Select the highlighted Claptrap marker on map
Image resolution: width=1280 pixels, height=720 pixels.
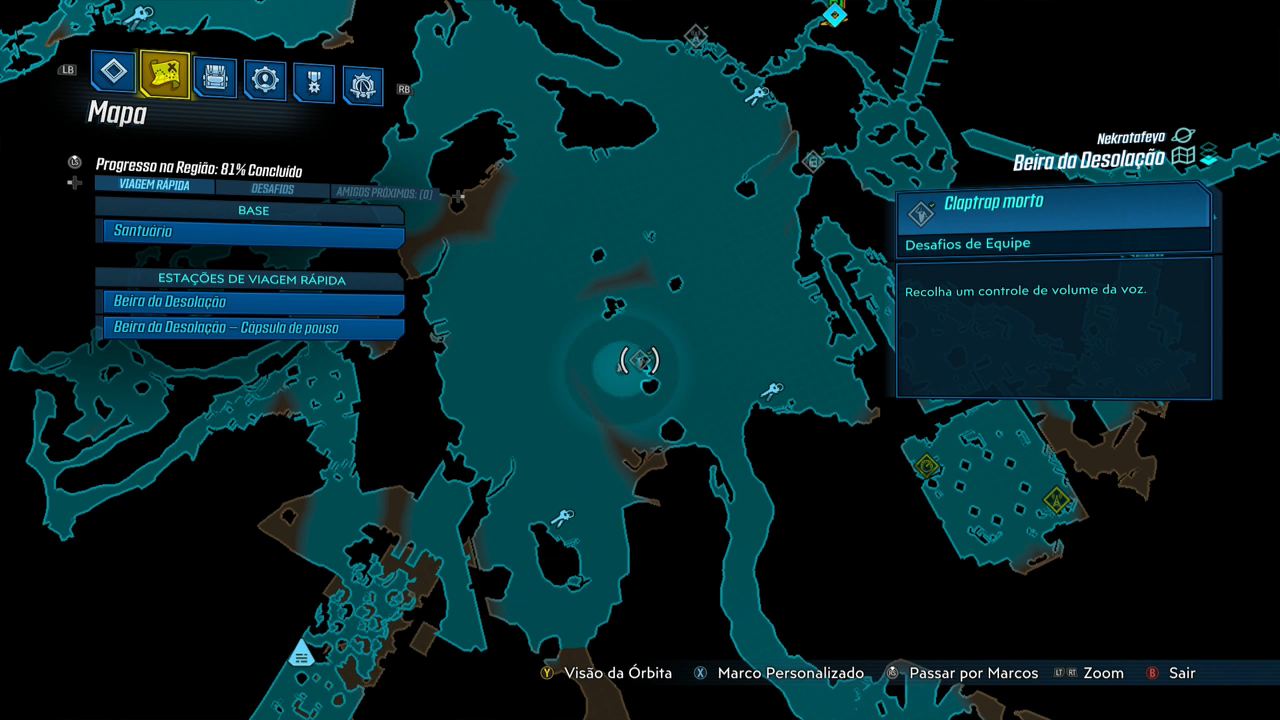click(x=640, y=360)
